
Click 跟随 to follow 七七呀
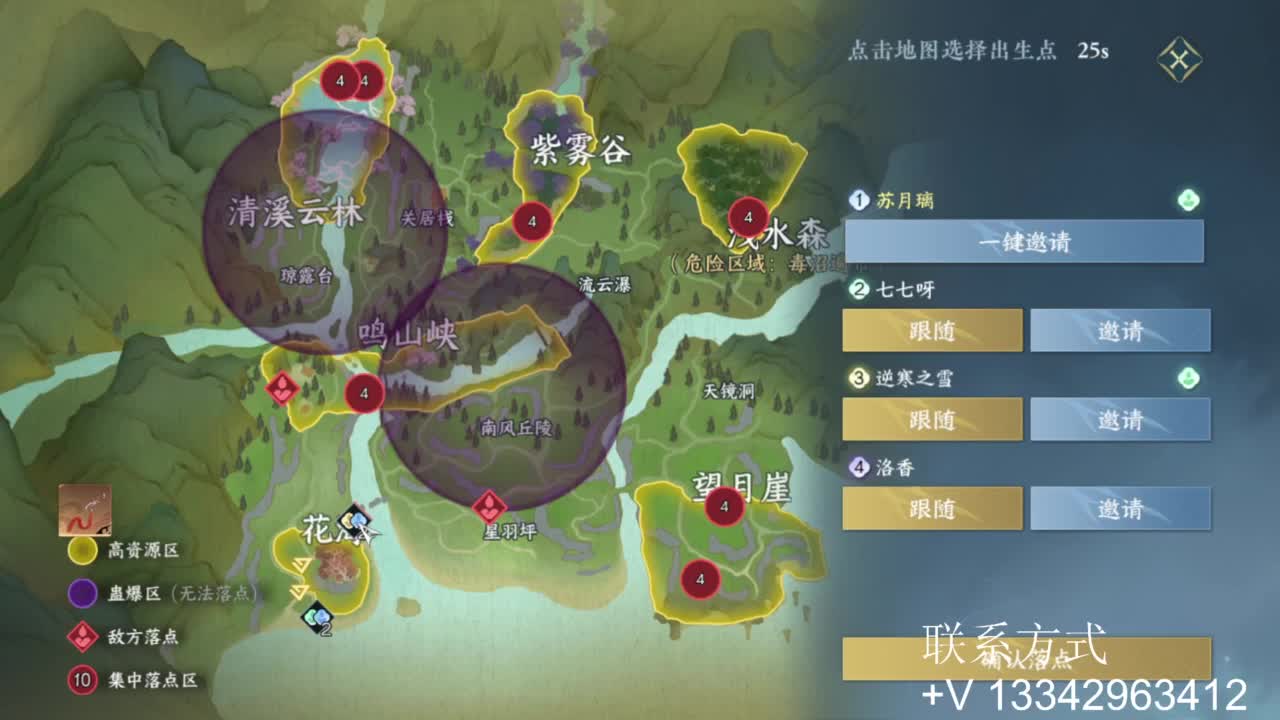[933, 330]
